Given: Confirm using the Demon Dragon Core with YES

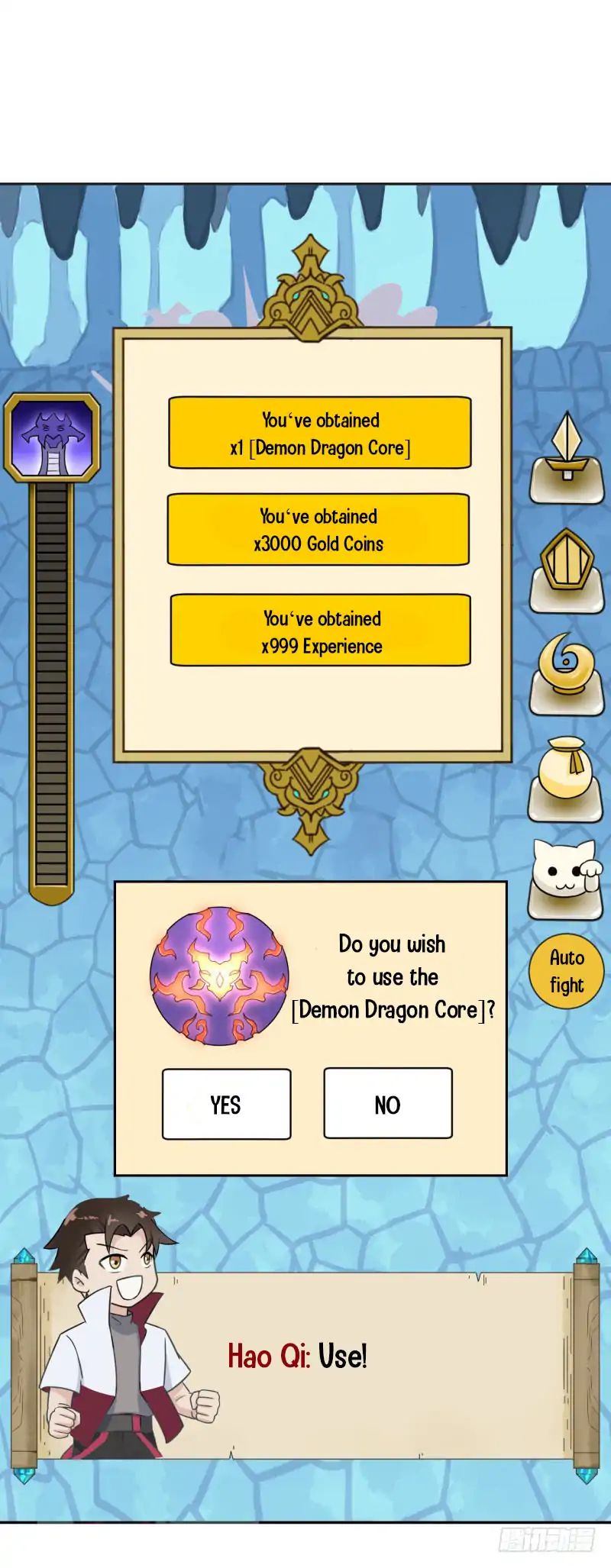Looking at the screenshot, I should pyautogui.click(x=226, y=1103).
